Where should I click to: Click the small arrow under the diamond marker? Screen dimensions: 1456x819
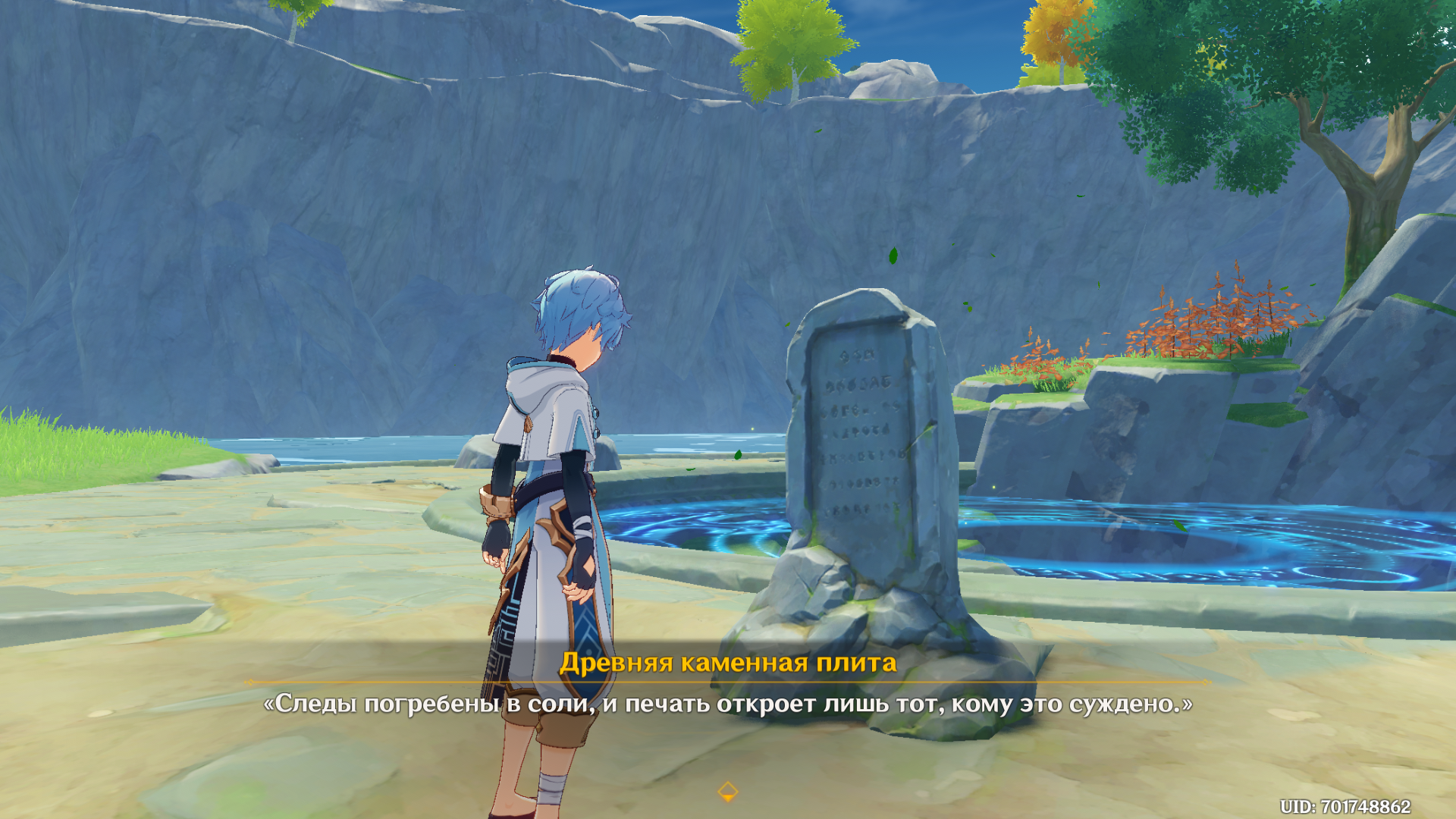pyautogui.click(x=728, y=796)
